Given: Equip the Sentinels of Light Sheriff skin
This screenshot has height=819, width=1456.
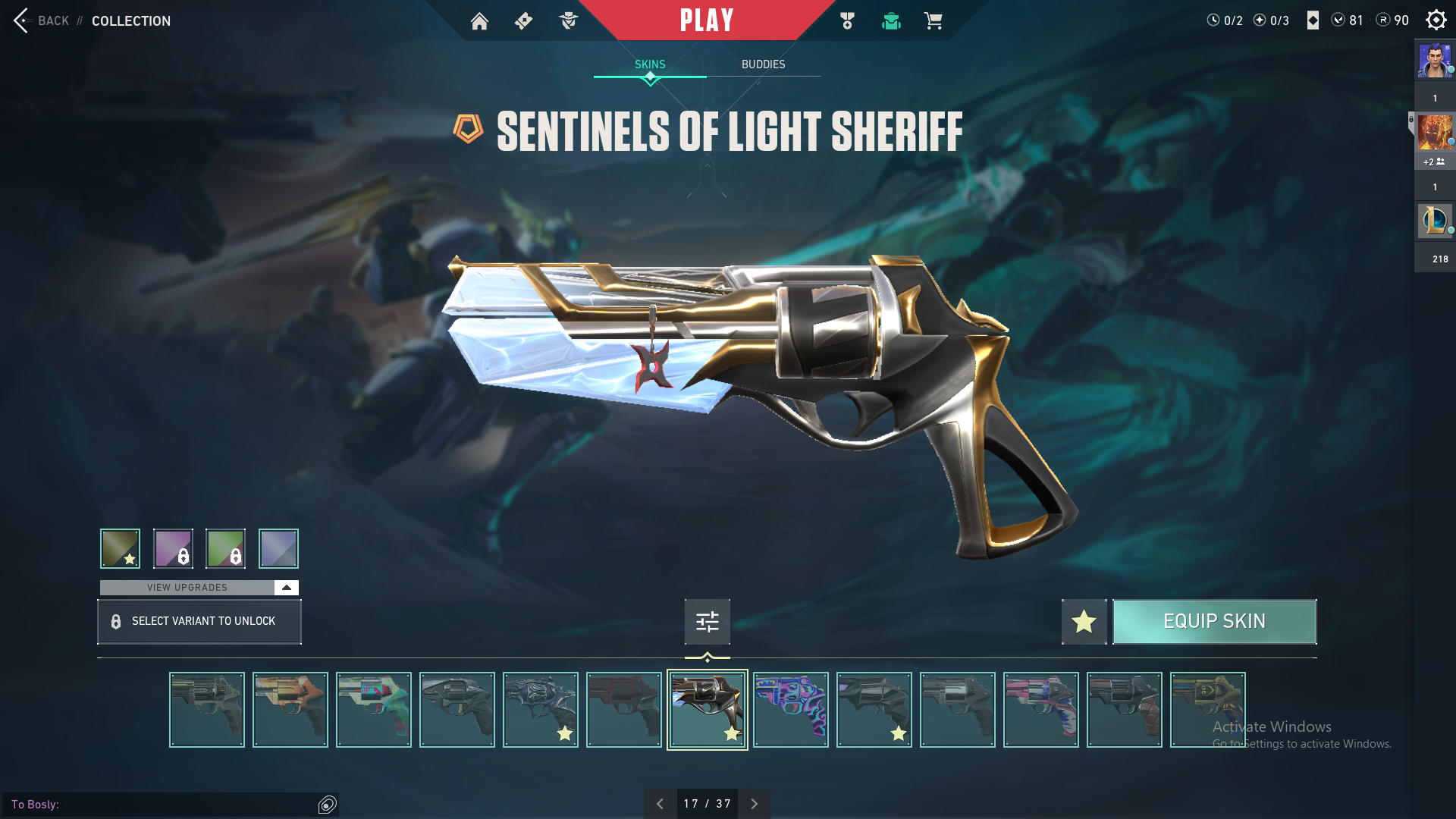Looking at the screenshot, I should [x=1214, y=622].
